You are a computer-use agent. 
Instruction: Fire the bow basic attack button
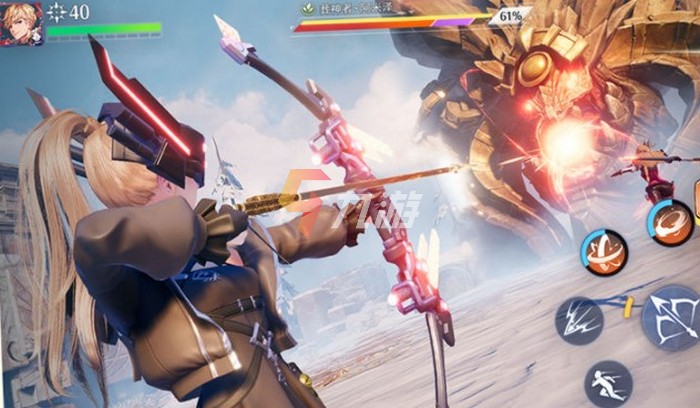(672, 318)
